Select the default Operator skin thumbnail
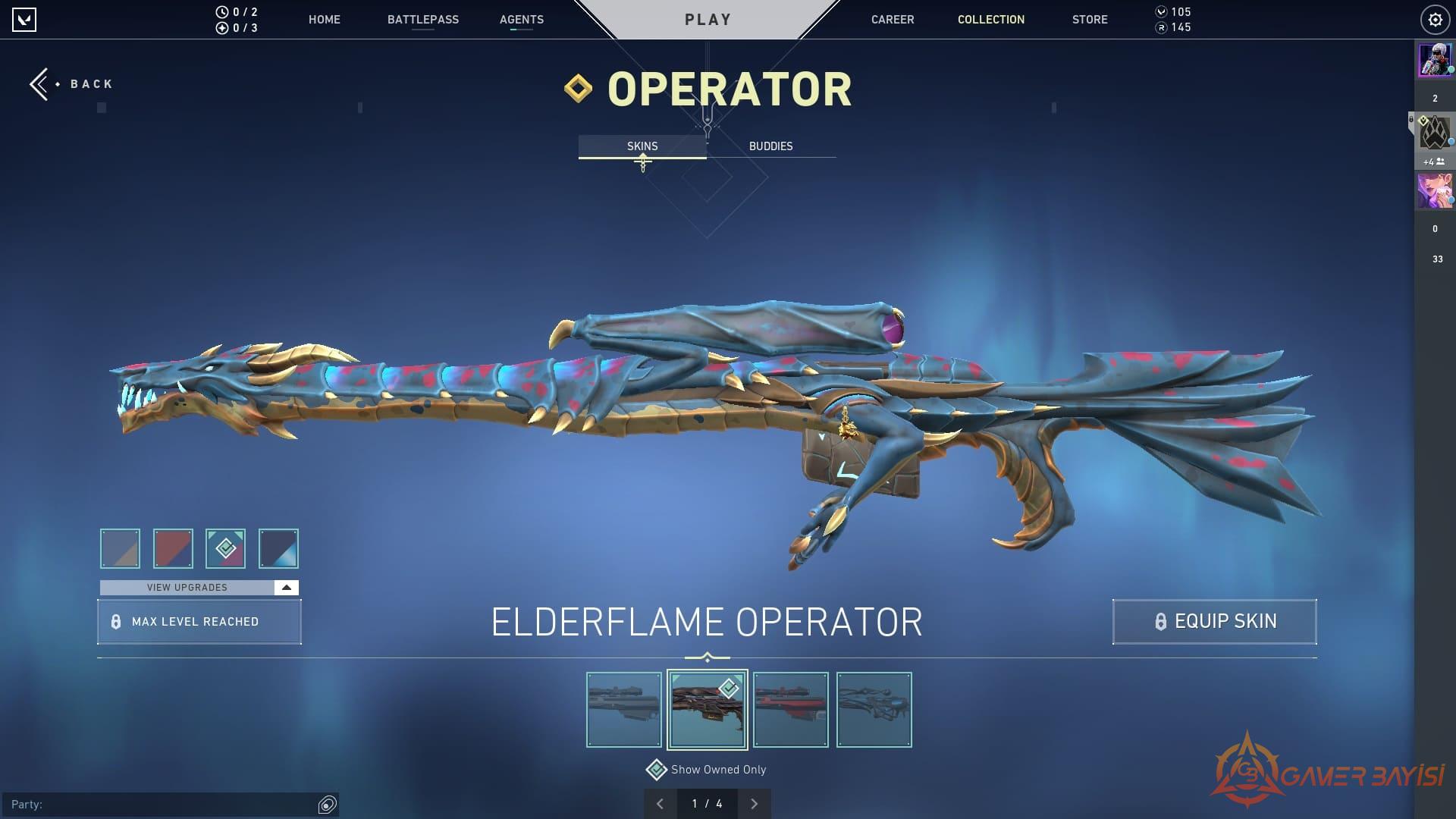The image size is (1456, 819). coord(624,710)
